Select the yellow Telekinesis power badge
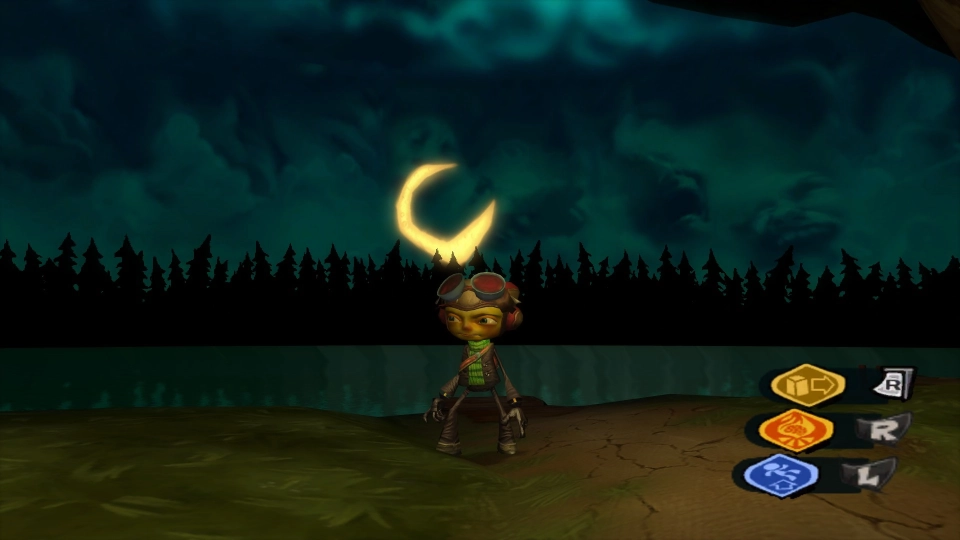This screenshot has width=960, height=540. (x=807, y=385)
